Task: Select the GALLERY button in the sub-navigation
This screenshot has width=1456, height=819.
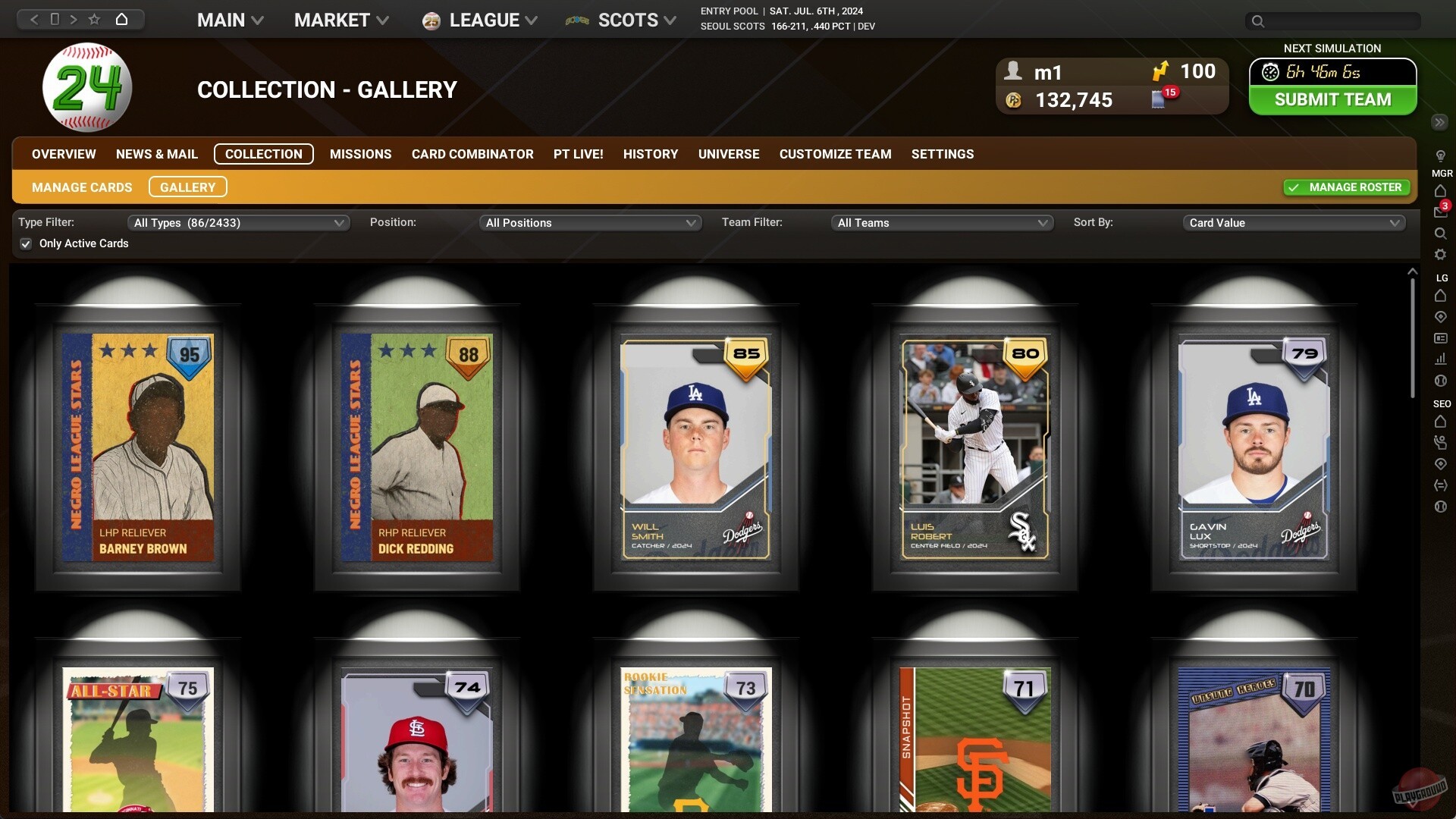Action: pos(187,187)
